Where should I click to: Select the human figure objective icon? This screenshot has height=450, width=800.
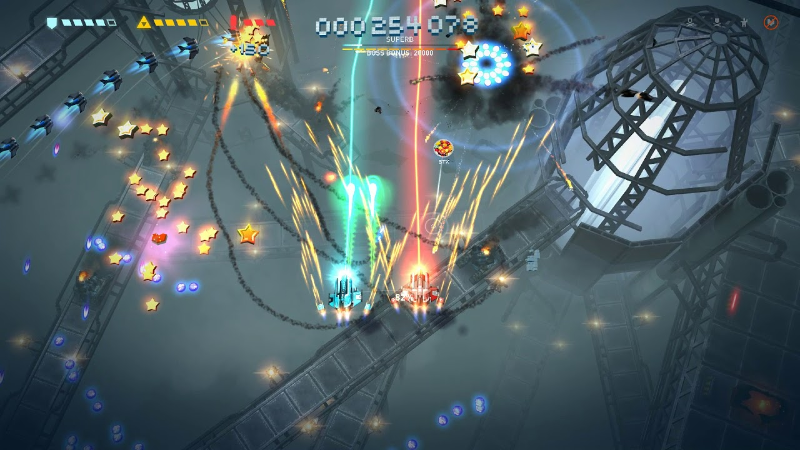(x=742, y=21)
